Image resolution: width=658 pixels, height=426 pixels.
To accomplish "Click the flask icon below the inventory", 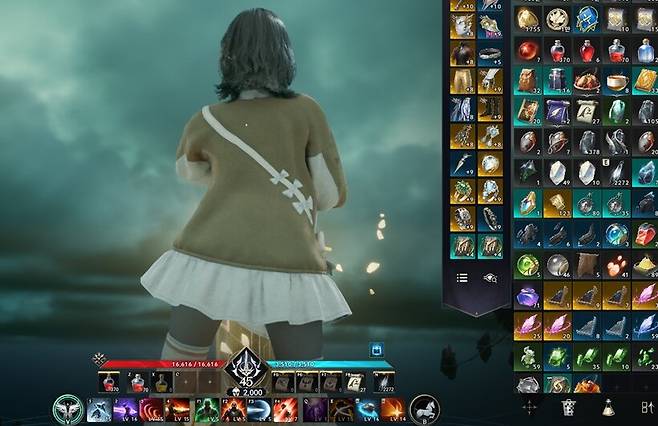I will click(x=606, y=407).
